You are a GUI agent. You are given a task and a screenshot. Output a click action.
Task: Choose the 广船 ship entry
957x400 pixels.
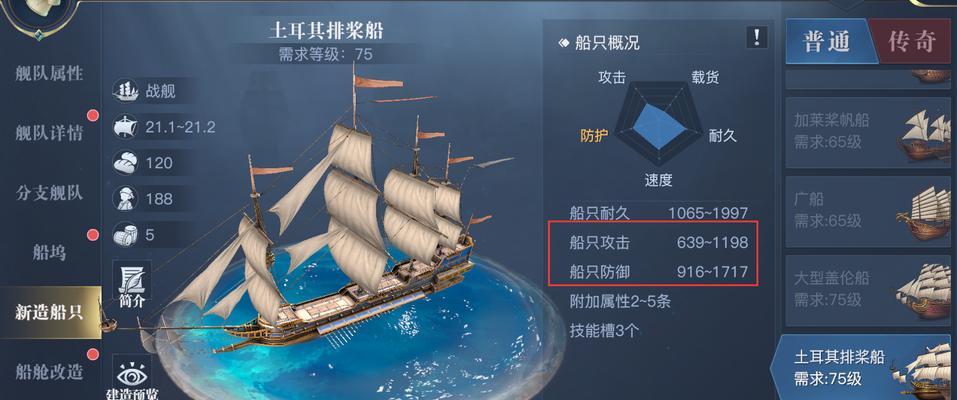tap(864, 210)
